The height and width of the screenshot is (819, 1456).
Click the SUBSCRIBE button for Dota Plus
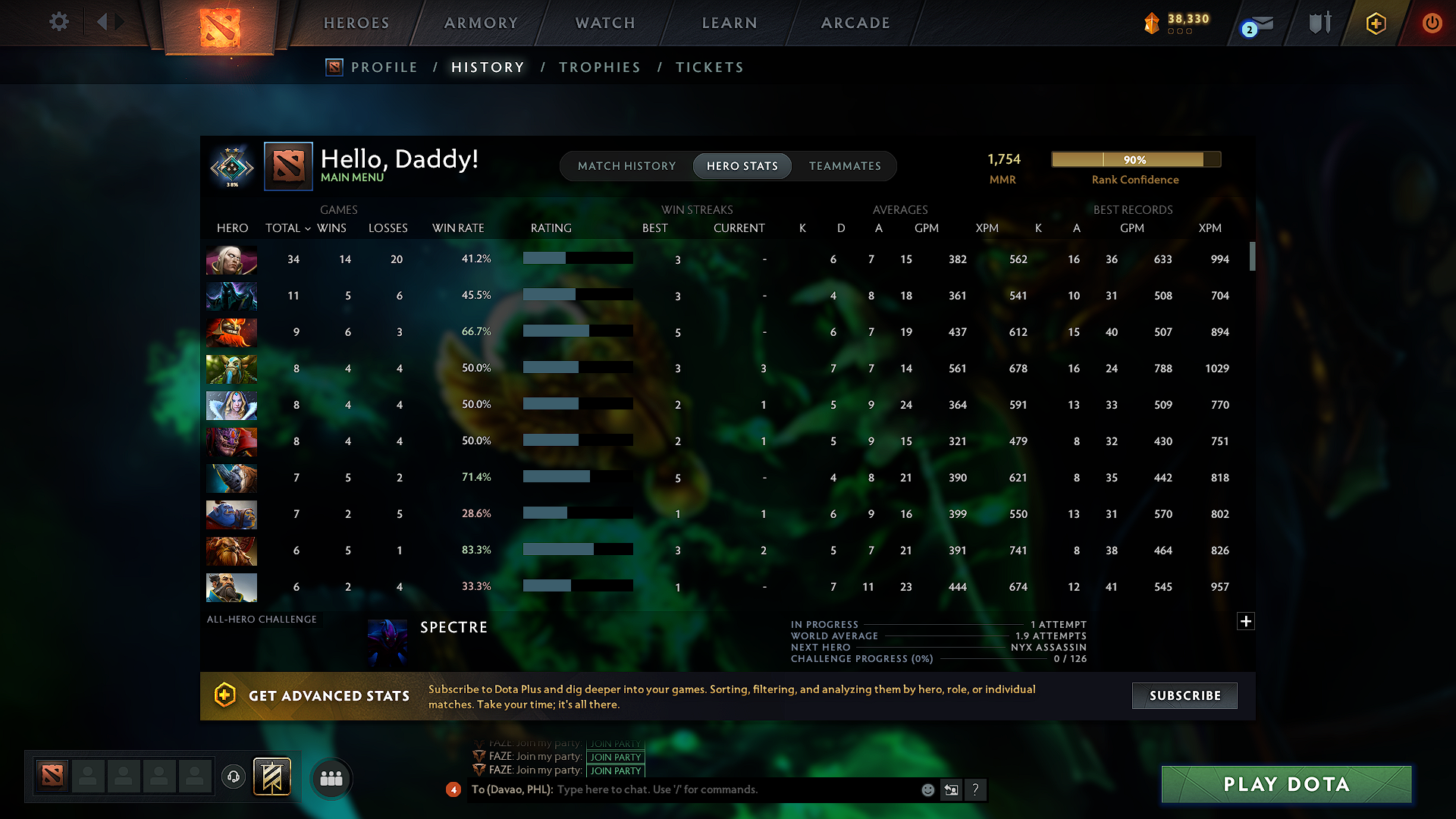tap(1184, 695)
